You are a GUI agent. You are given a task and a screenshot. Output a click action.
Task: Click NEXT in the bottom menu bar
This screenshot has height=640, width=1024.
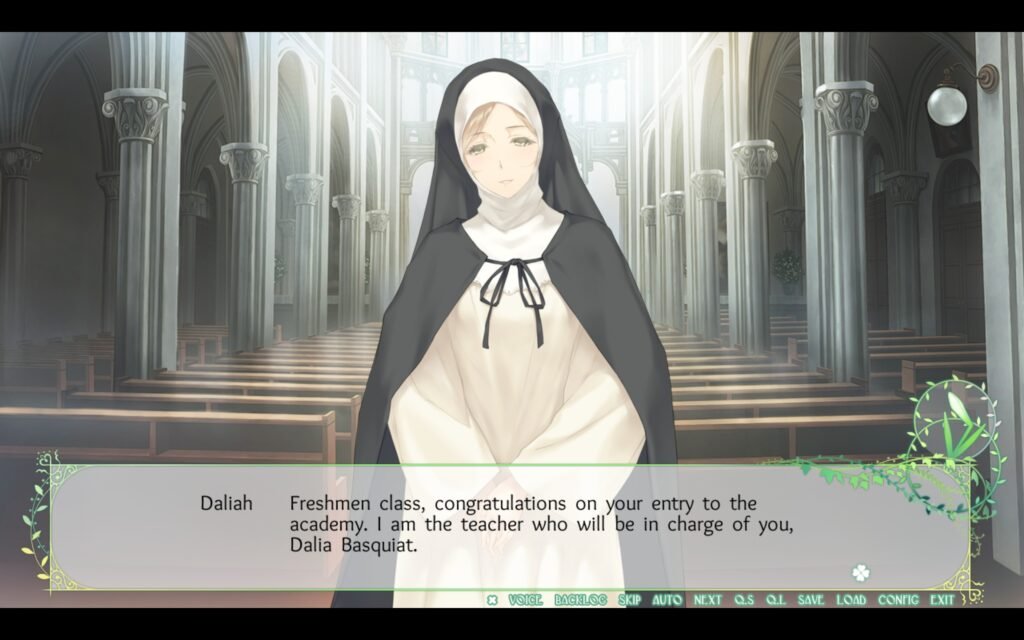coord(707,600)
